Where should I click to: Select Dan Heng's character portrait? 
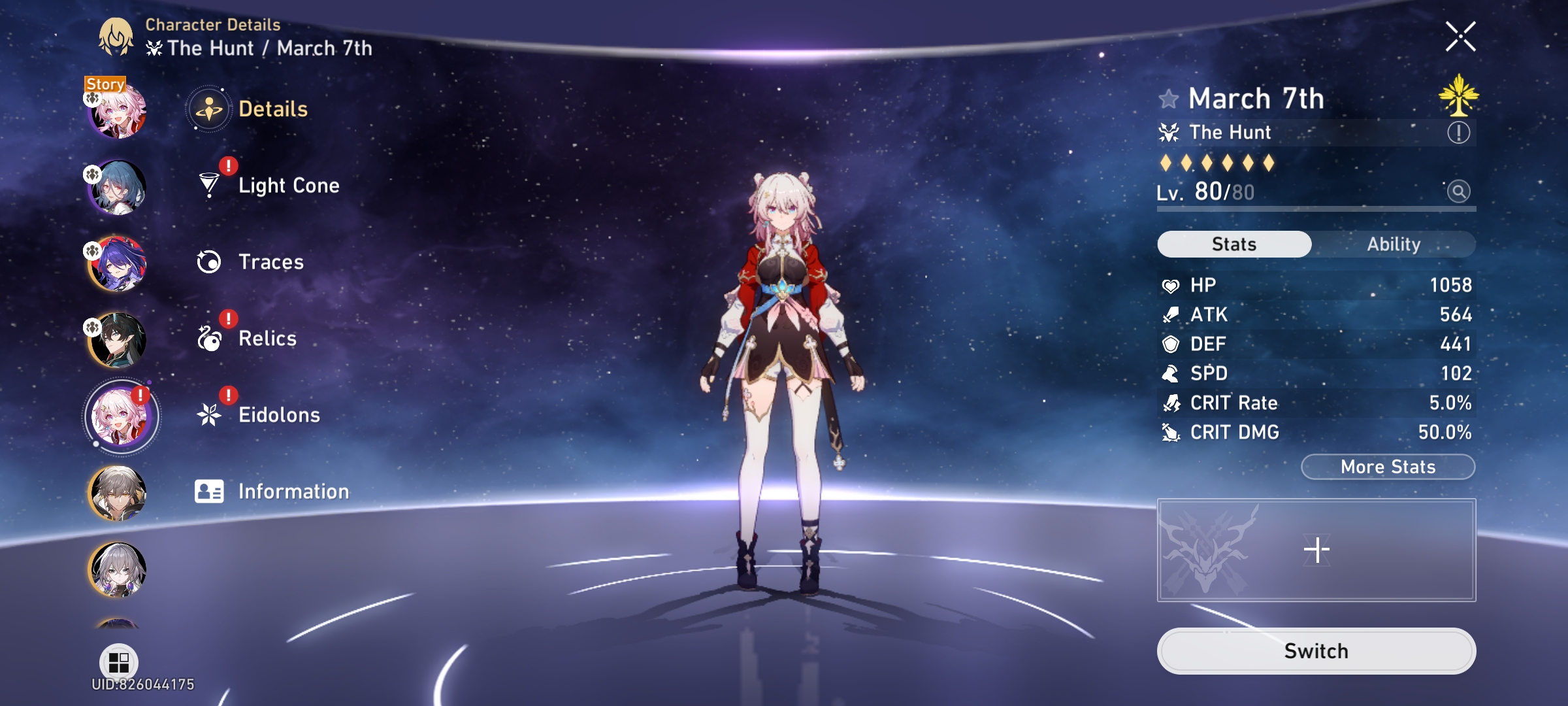[119, 339]
